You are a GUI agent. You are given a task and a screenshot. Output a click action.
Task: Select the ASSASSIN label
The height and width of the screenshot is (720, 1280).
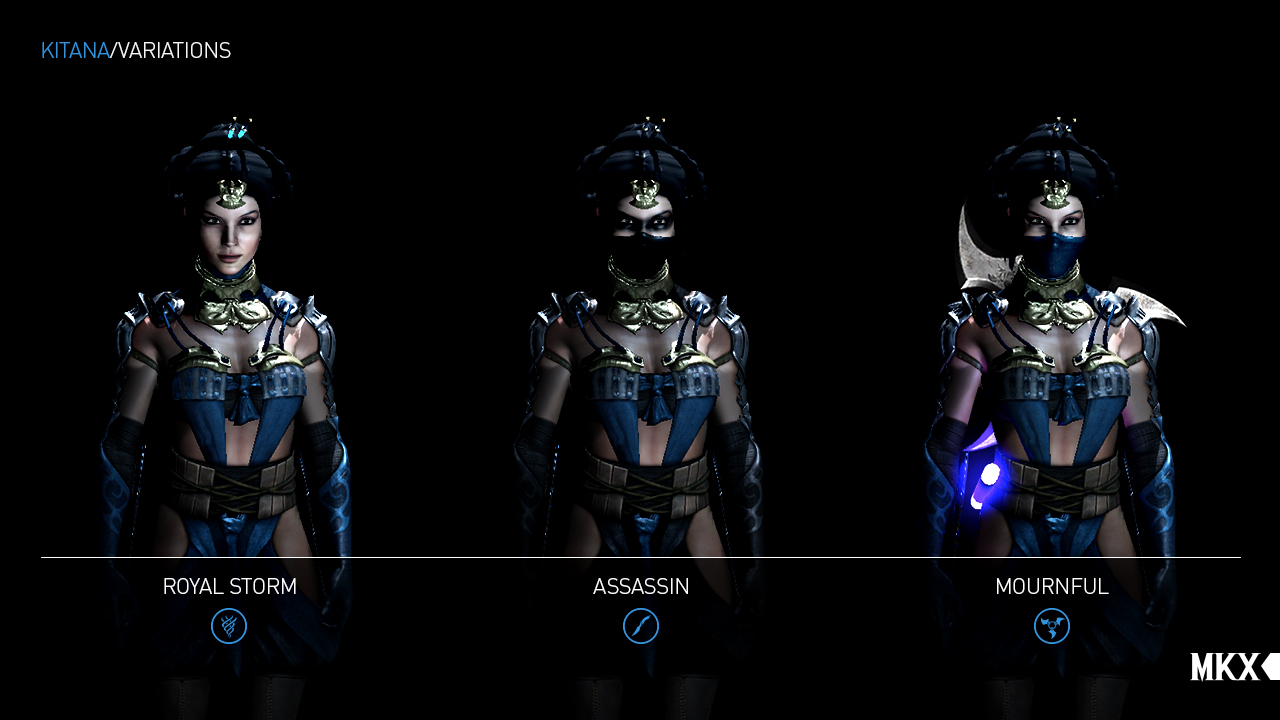tap(640, 587)
